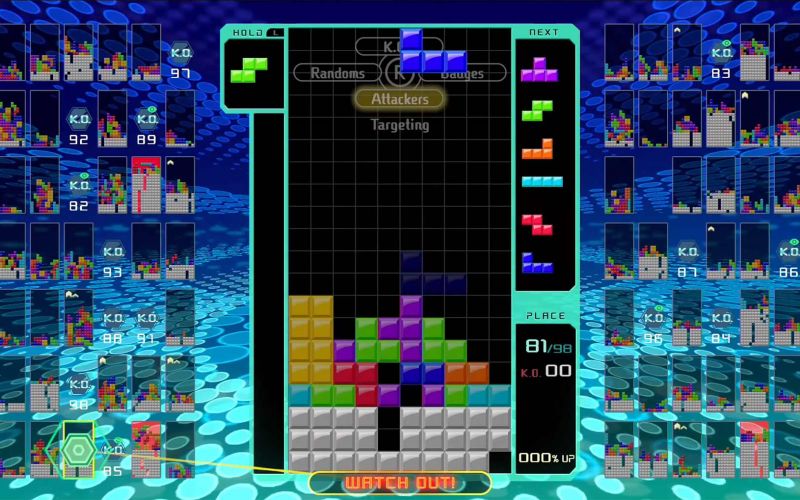
Task: Choose the Randoms targeting option
Action: point(337,73)
